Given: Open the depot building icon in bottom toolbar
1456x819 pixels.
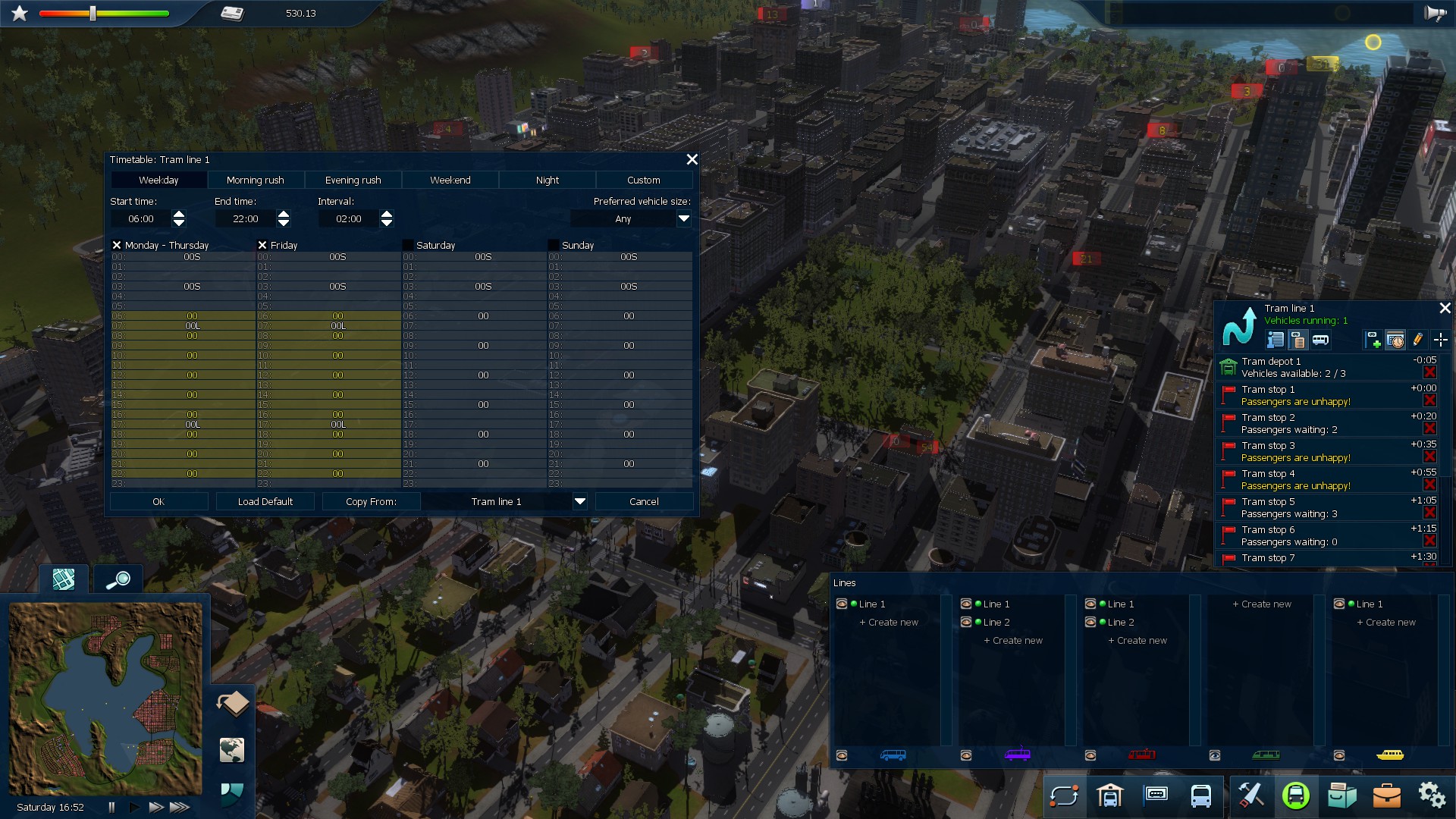Looking at the screenshot, I should pyautogui.click(x=1112, y=797).
